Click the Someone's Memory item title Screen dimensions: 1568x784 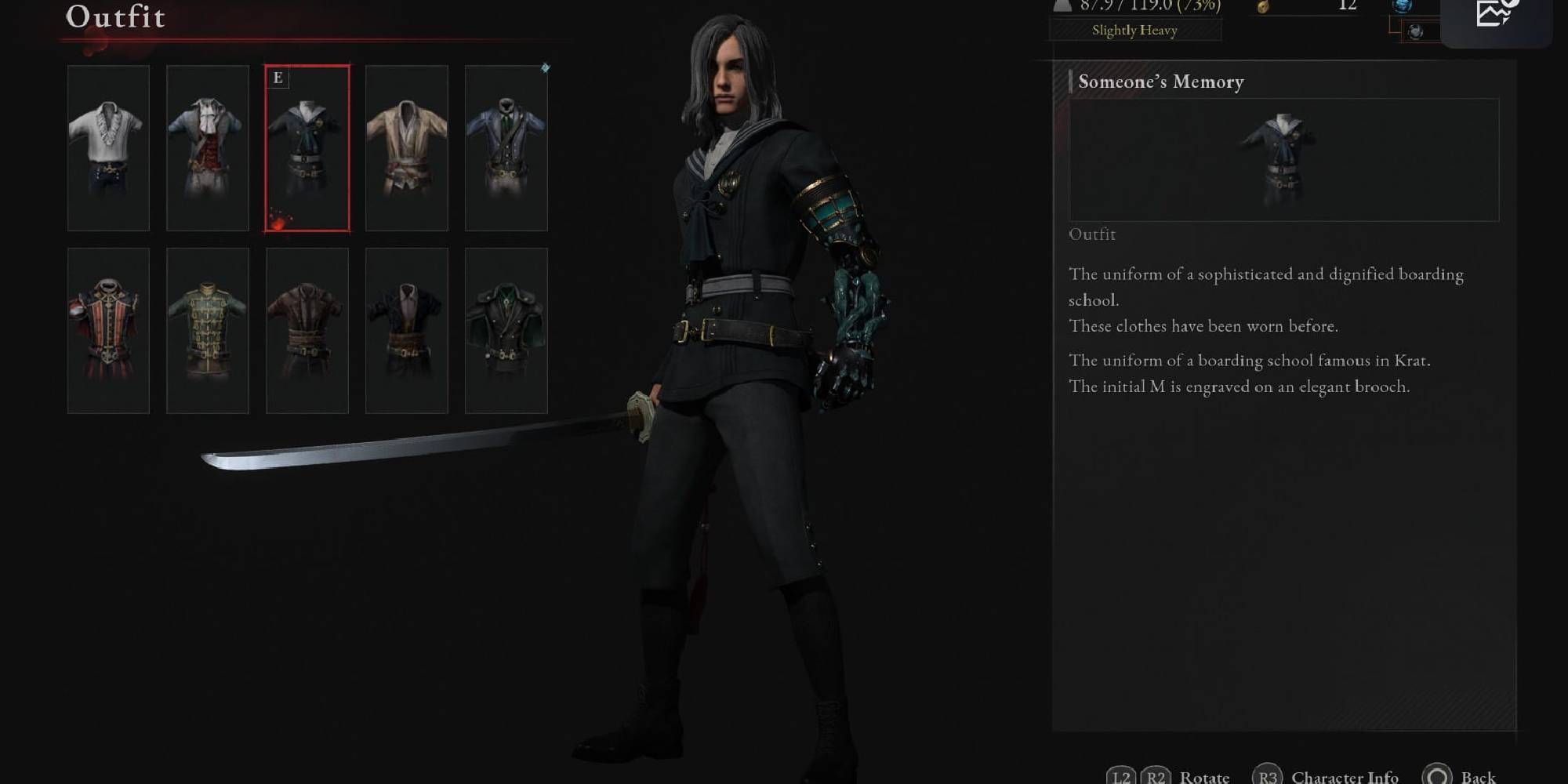click(1160, 82)
